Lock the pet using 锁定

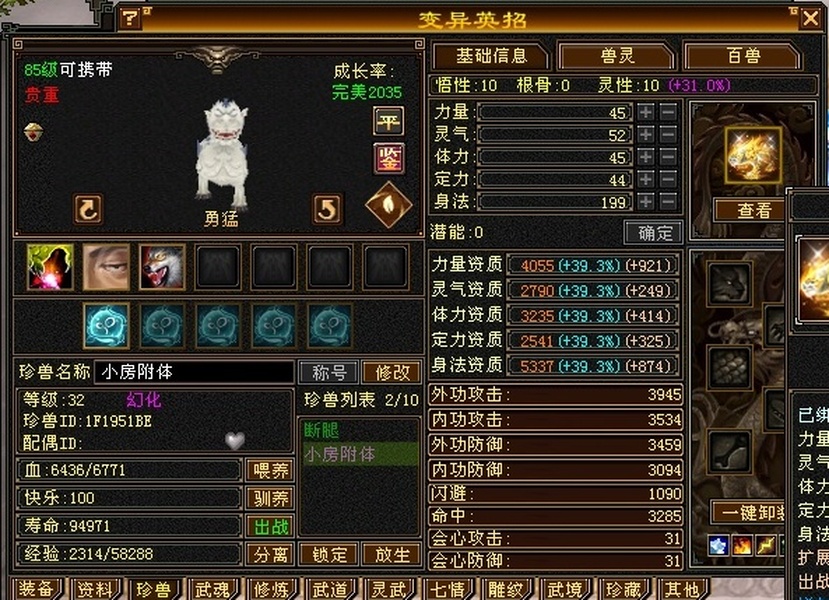[329, 554]
